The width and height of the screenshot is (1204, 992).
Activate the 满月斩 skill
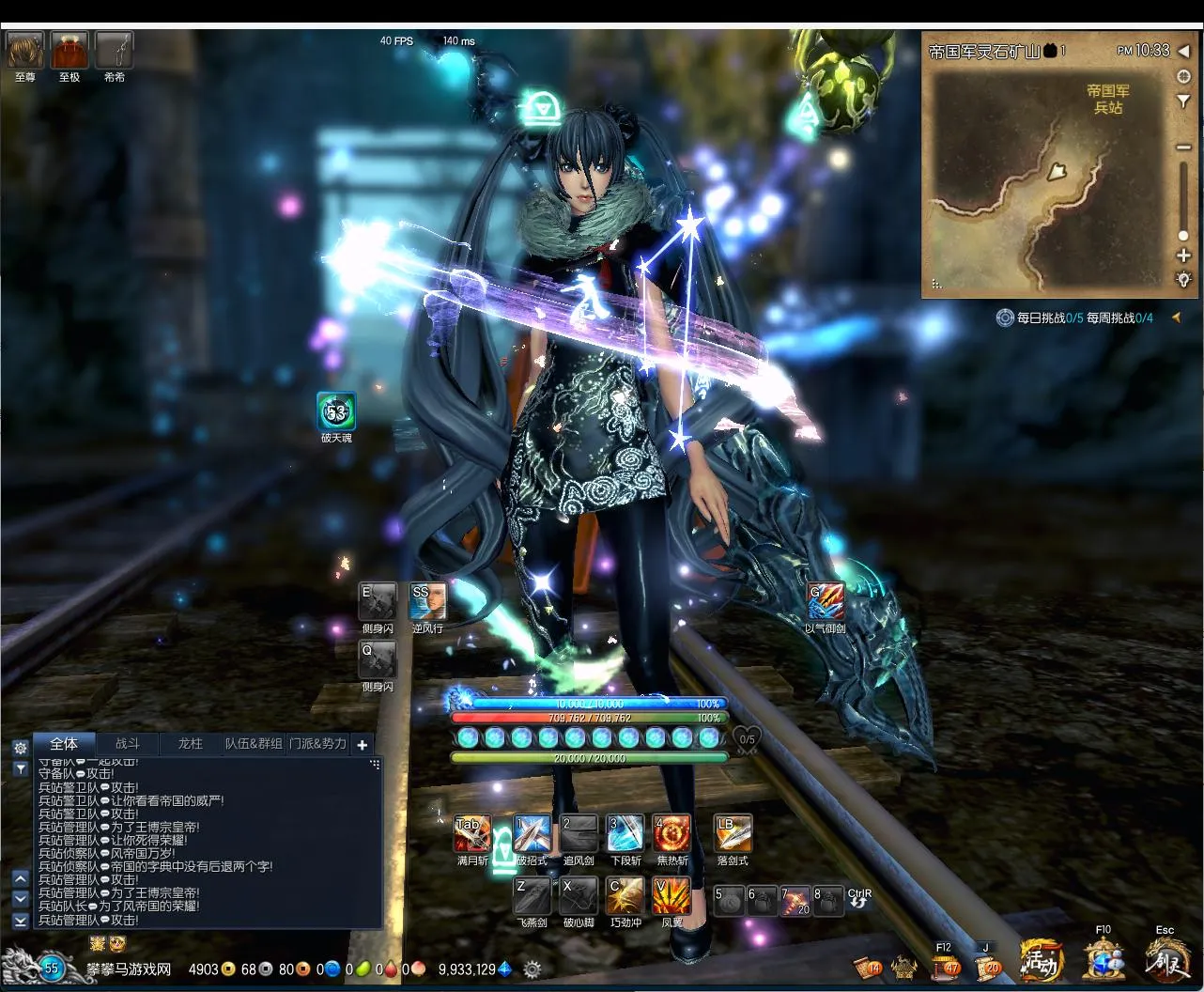pos(472,833)
